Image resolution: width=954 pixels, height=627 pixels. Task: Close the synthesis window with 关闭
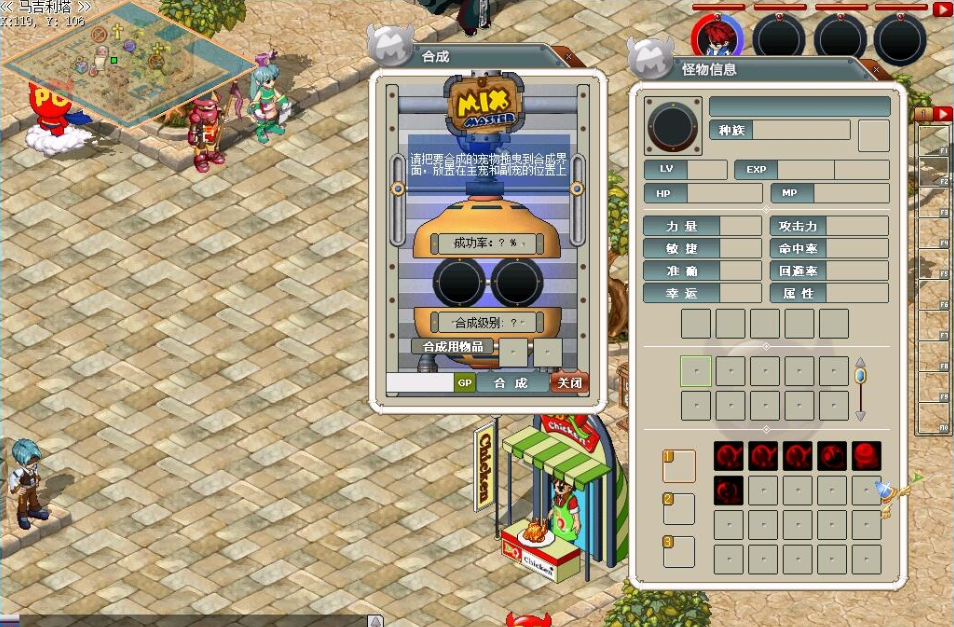coord(569,383)
